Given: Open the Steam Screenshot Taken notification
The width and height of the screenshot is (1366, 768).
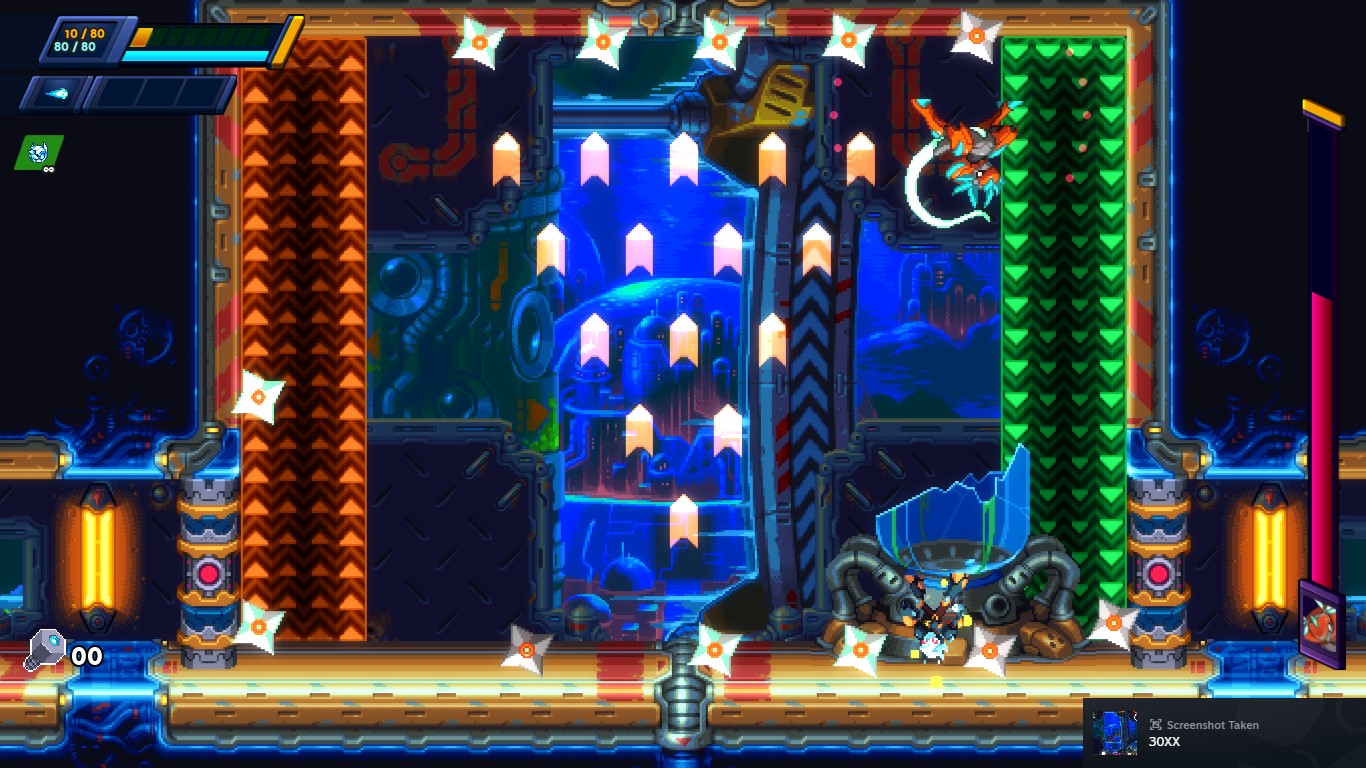Looking at the screenshot, I should [x=1224, y=732].
